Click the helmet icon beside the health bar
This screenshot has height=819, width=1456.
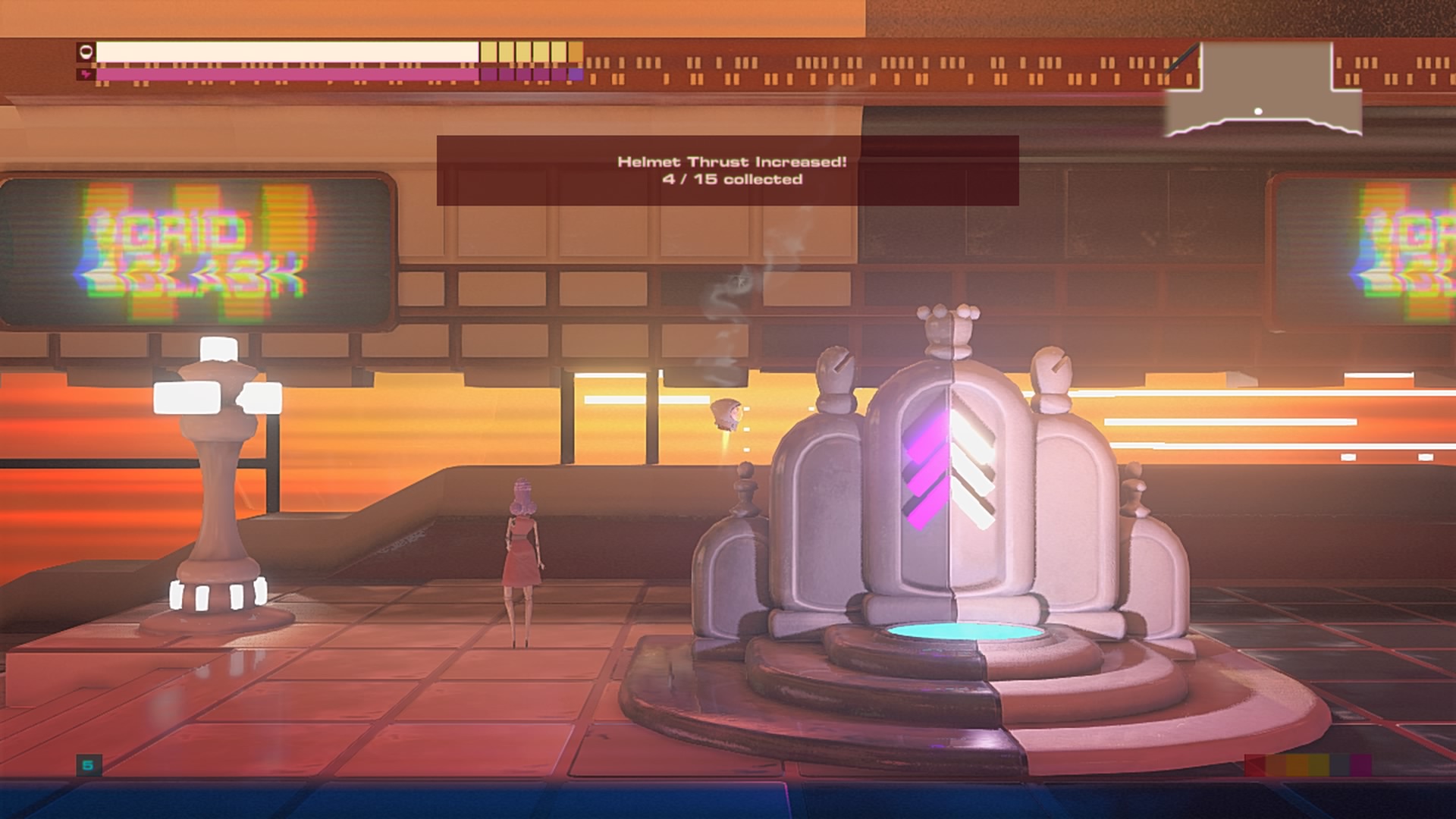pyautogui.click(x=86, y=53)
